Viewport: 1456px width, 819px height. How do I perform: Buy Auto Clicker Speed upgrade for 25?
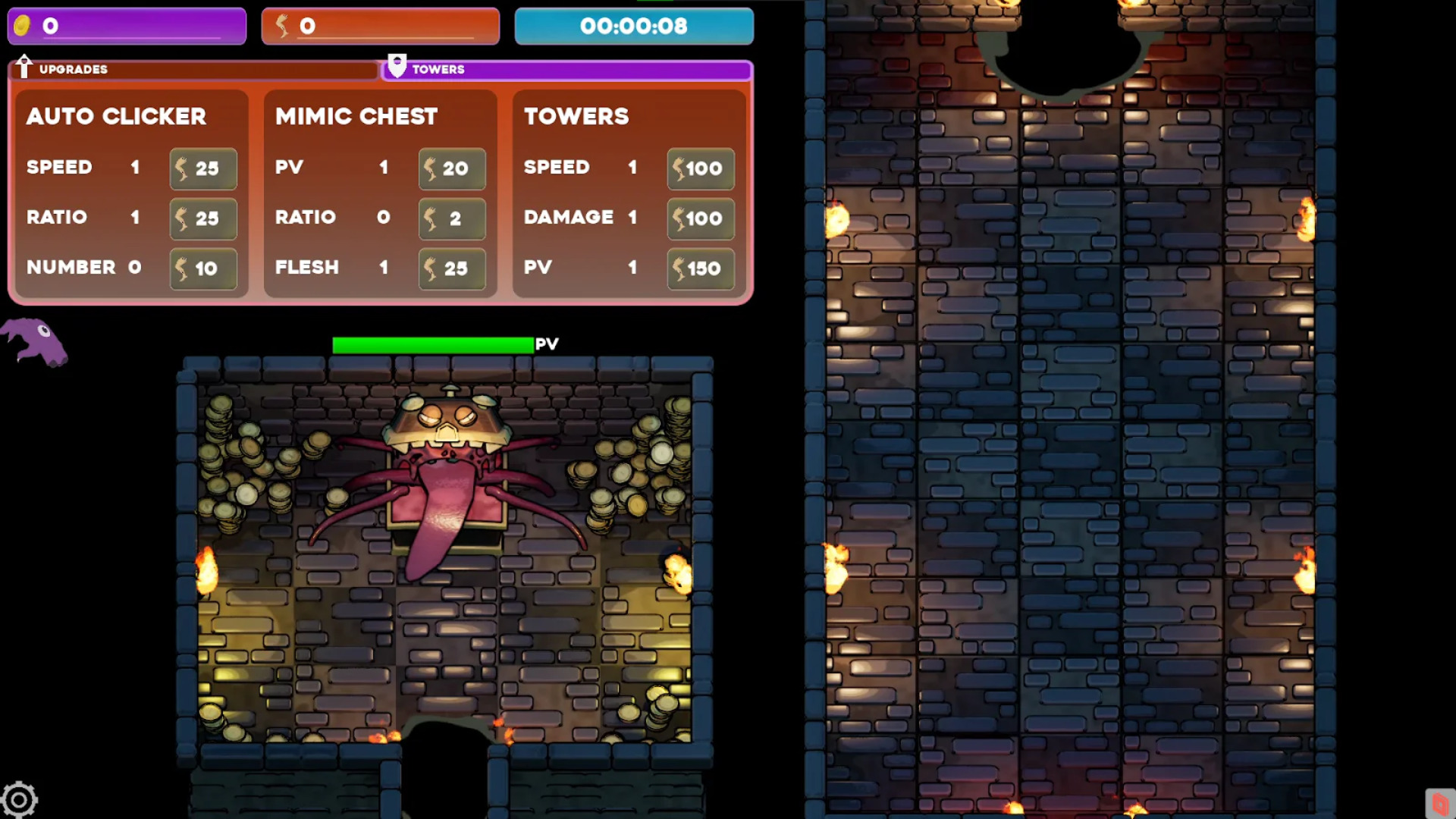[203, 168]
